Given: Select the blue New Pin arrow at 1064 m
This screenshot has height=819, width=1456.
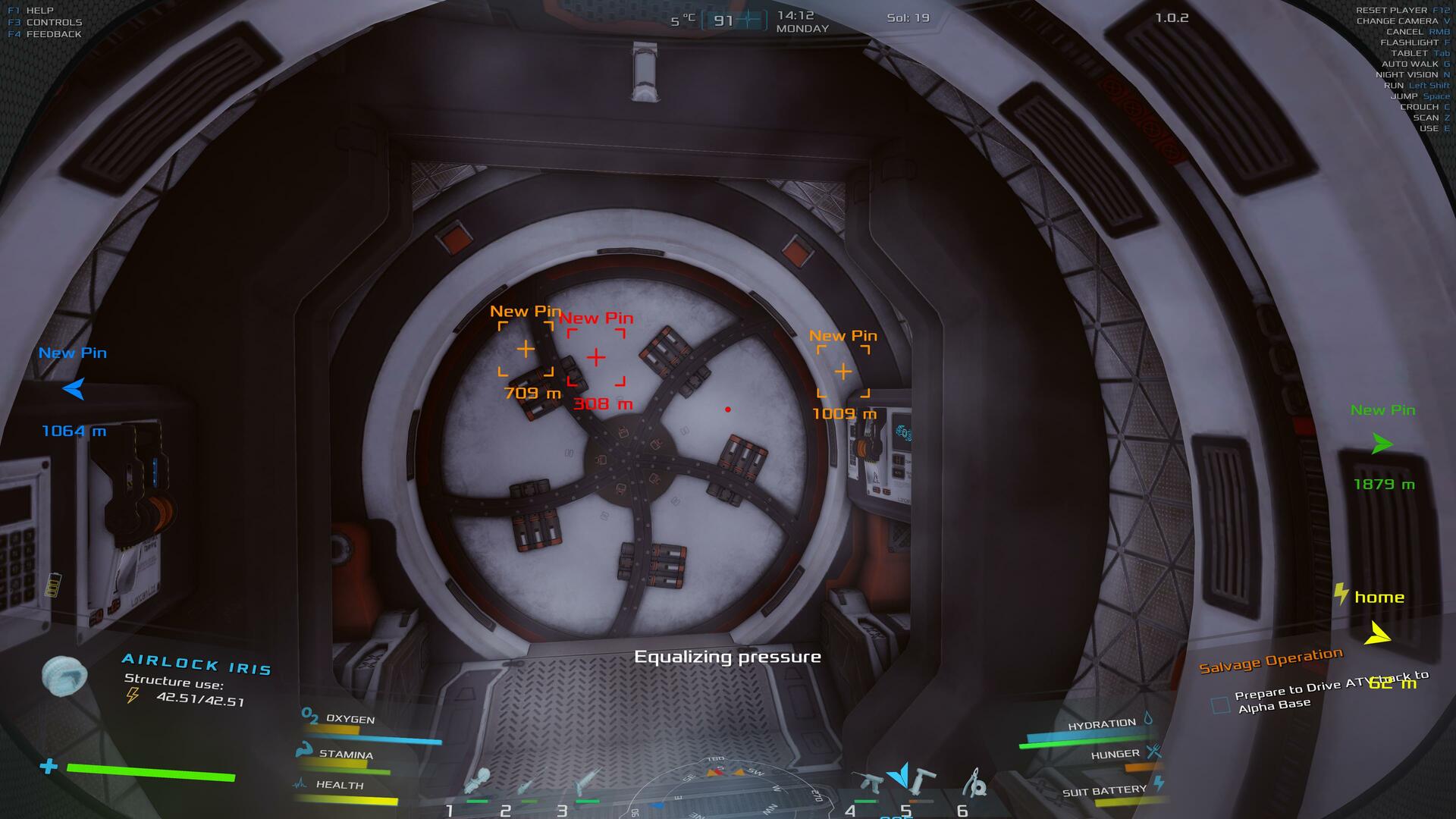Looking at the screenshot, I should pyautogui.click(x=74, y=389).
